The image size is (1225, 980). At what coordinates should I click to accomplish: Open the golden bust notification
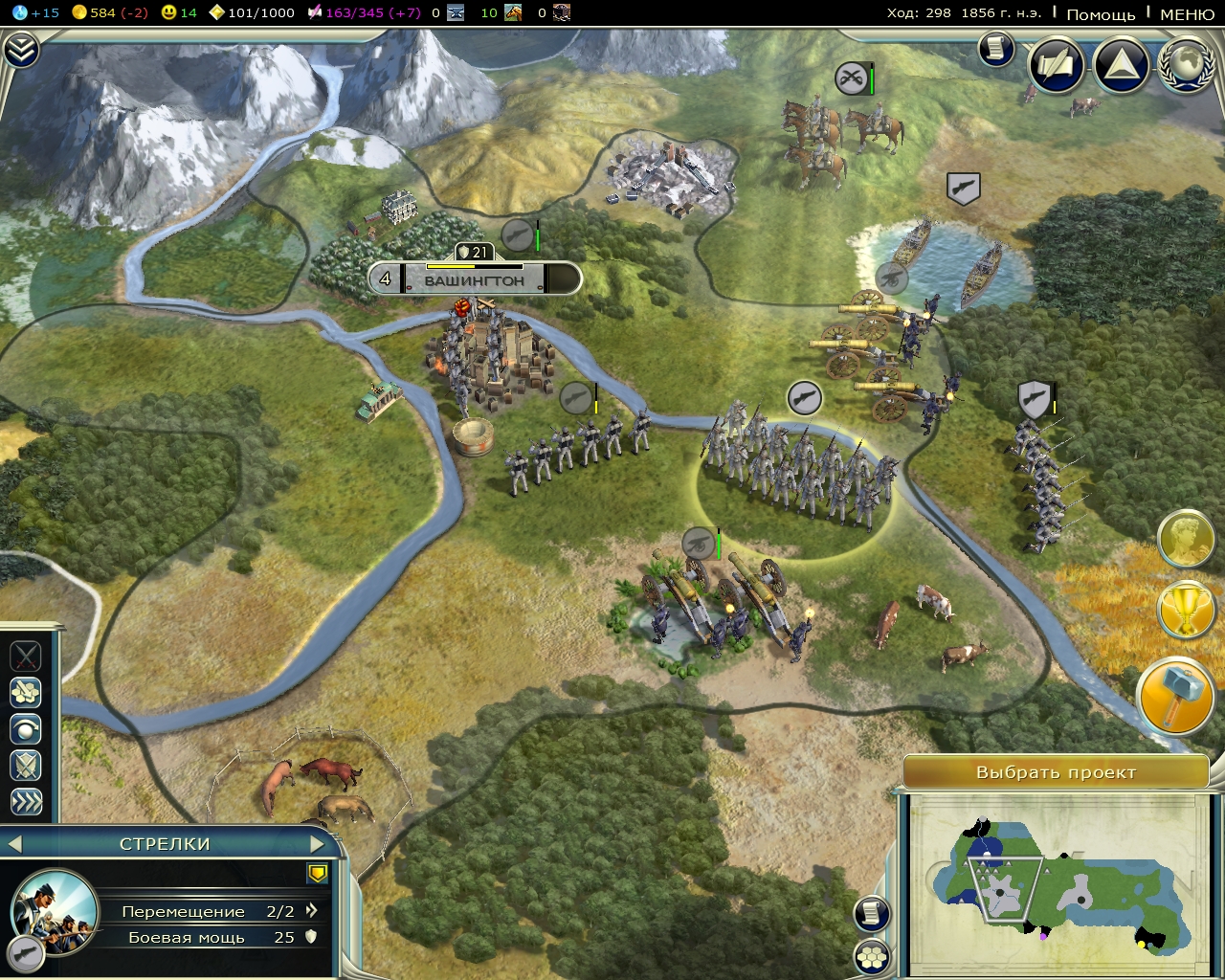[x=1187, y=539]
